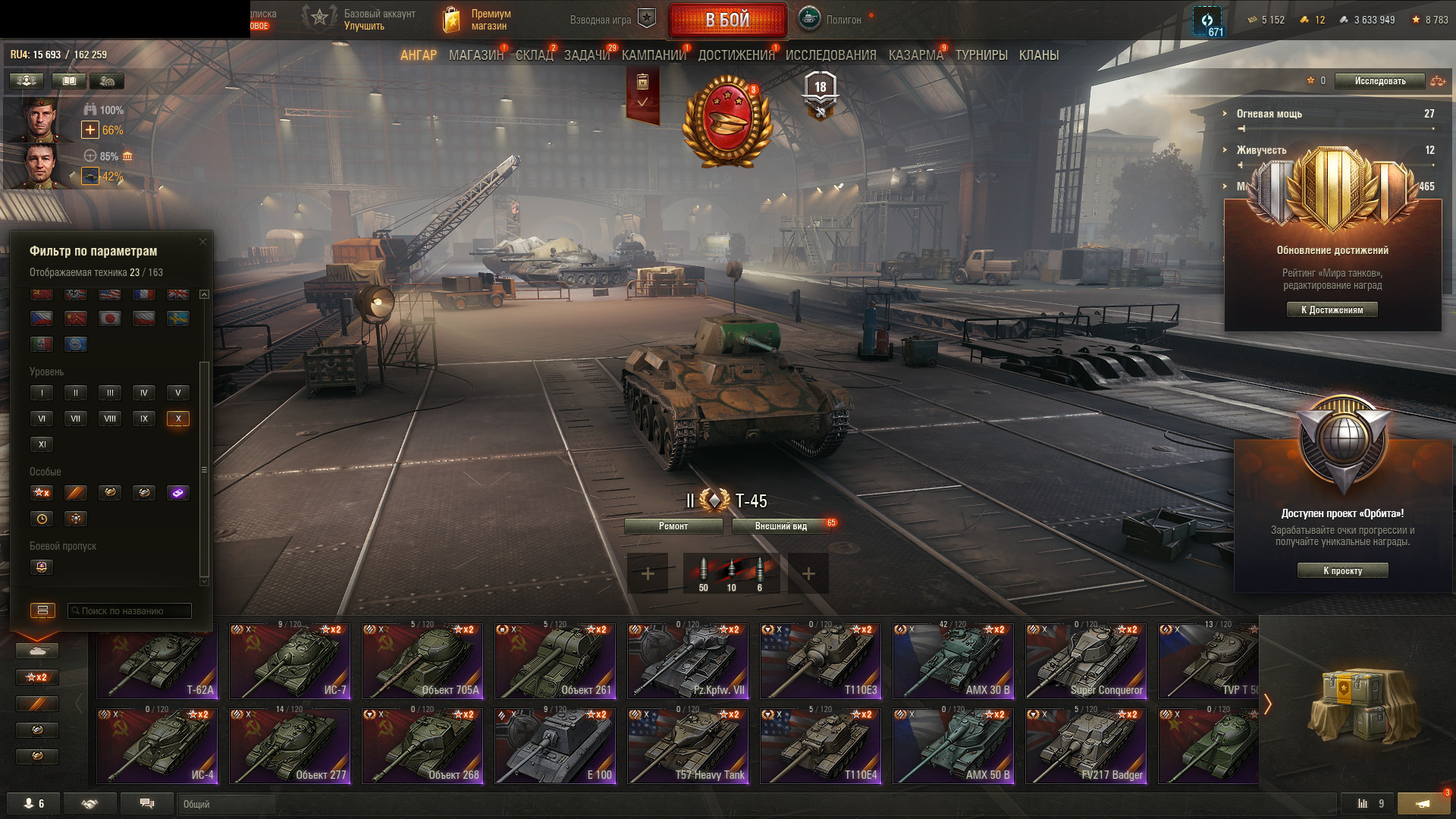This screenshot has height=819, width=1456.
Task: Click the К Достижениям button
Action: [1332, 309]
